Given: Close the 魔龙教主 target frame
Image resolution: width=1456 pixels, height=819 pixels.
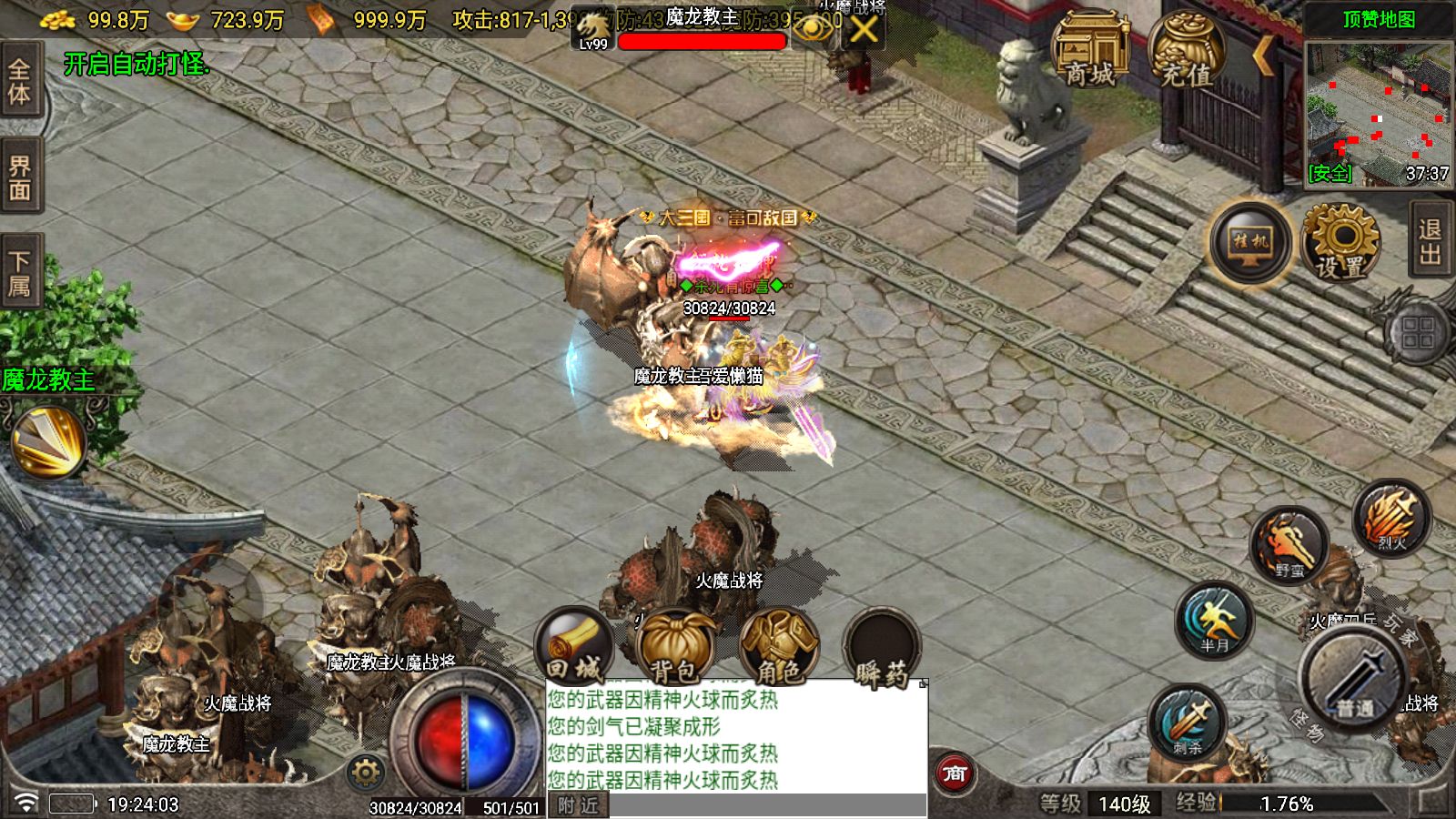Looking at the screenshot, I should [863, 30].
